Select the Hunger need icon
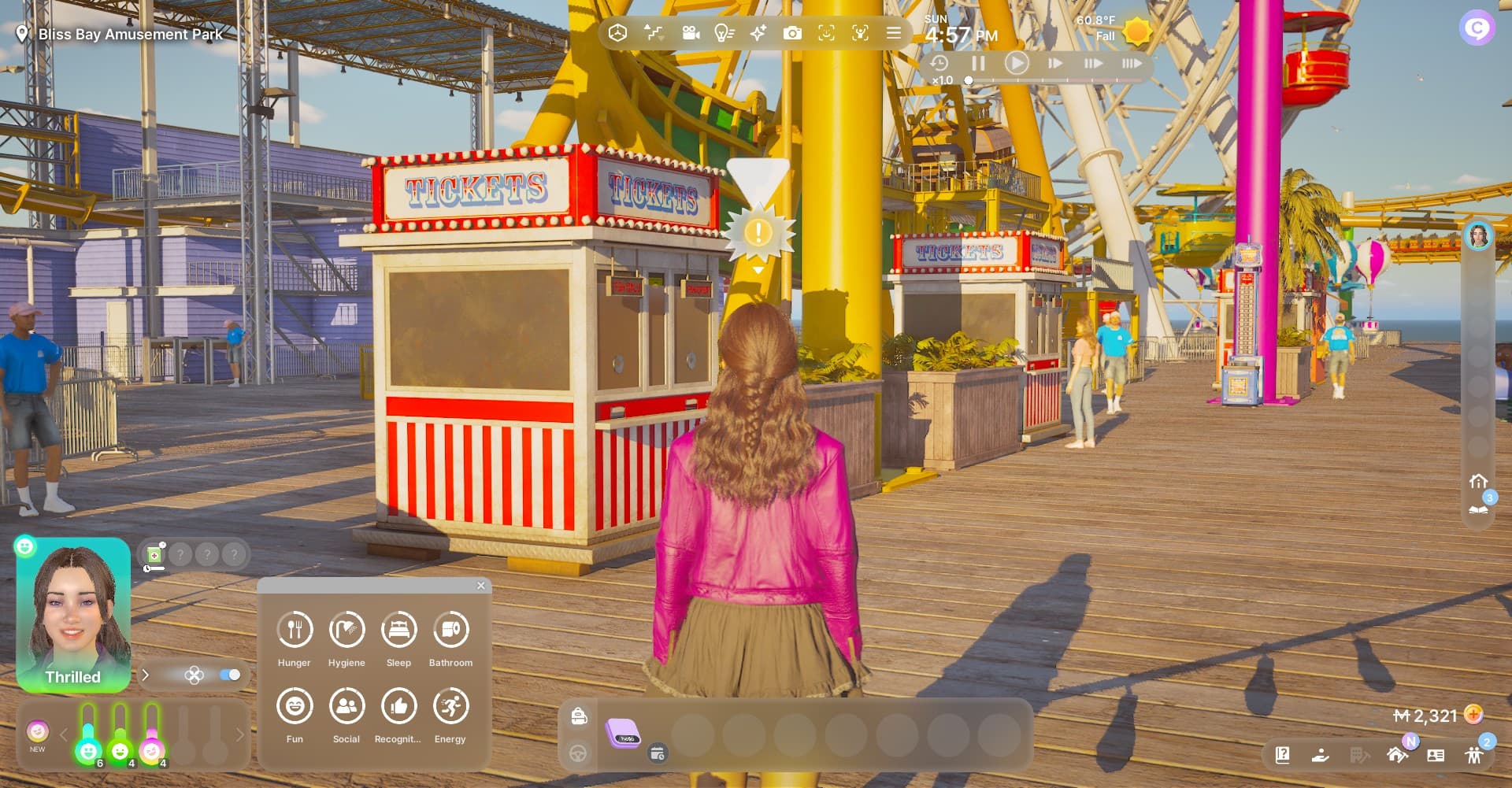The image size is (1512, 788). click(x=295, y=630)
